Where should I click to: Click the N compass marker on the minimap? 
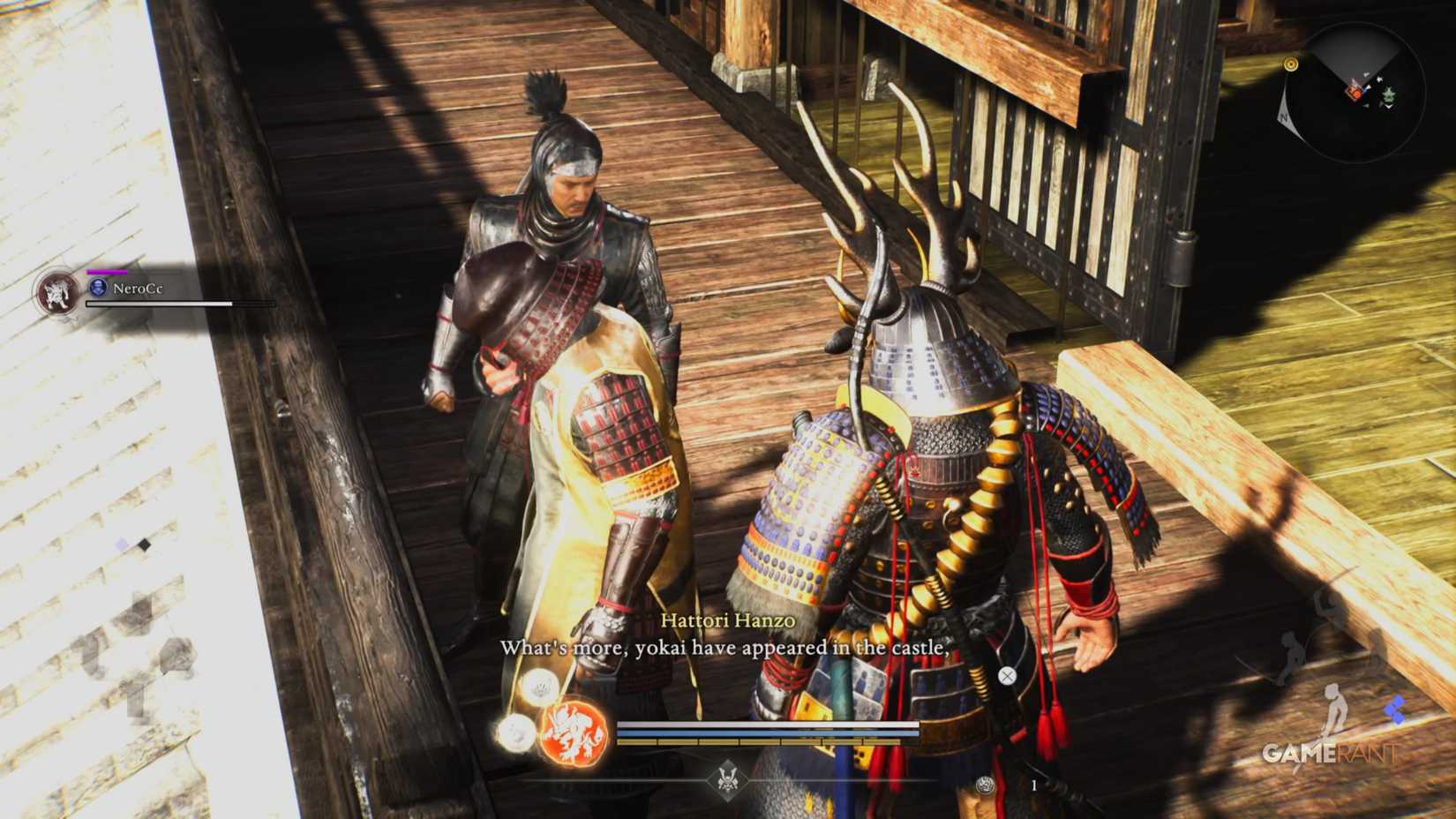[1285, 116]
